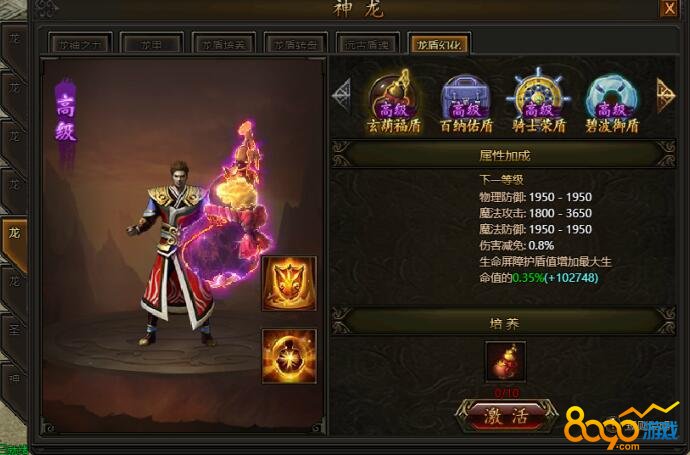Viewport: 690px width, 455px height.
Task: Show next shields with right arrow
Action: tap(665, 93)
